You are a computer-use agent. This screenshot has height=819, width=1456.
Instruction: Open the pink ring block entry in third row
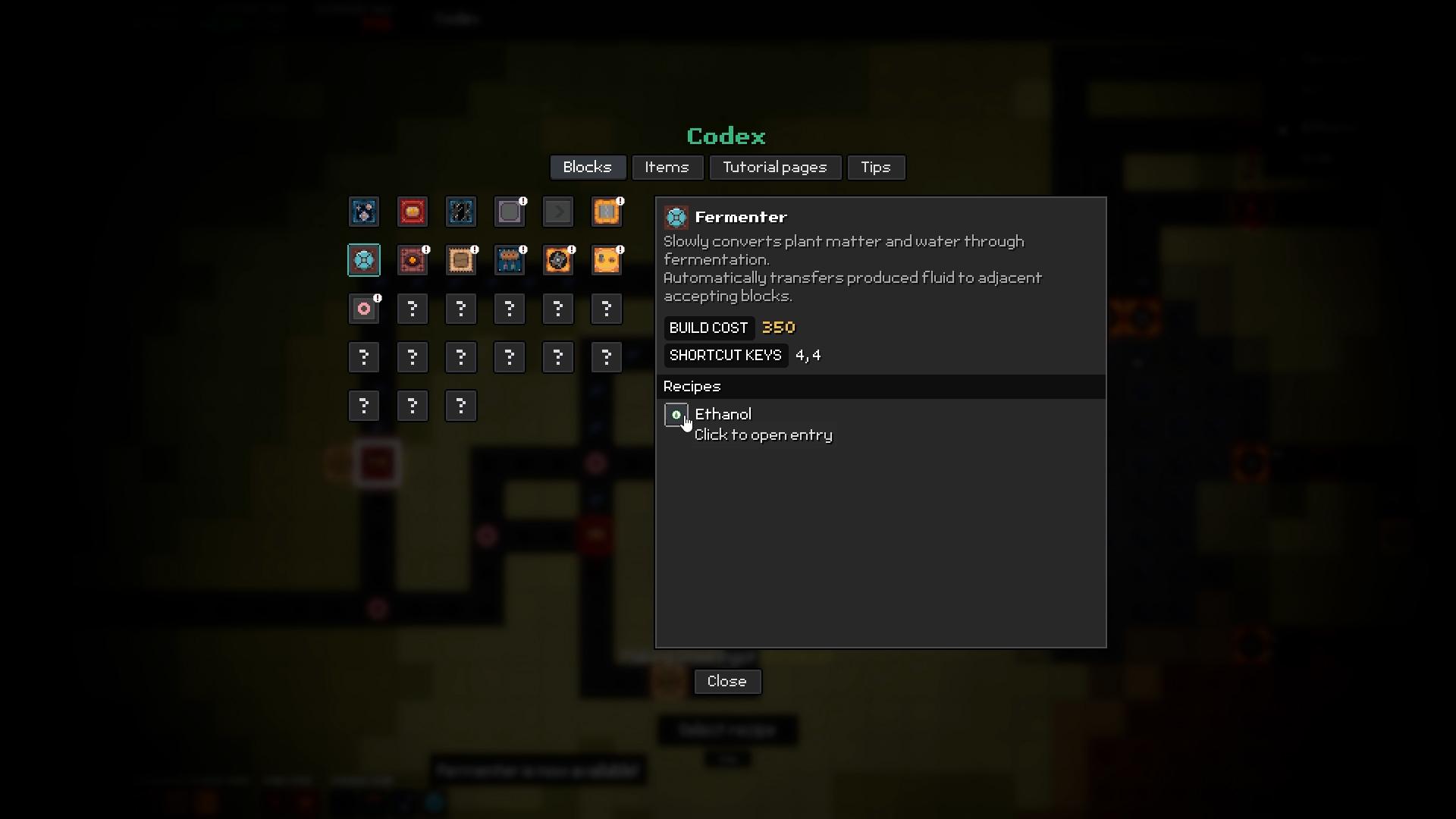(365, 309)
